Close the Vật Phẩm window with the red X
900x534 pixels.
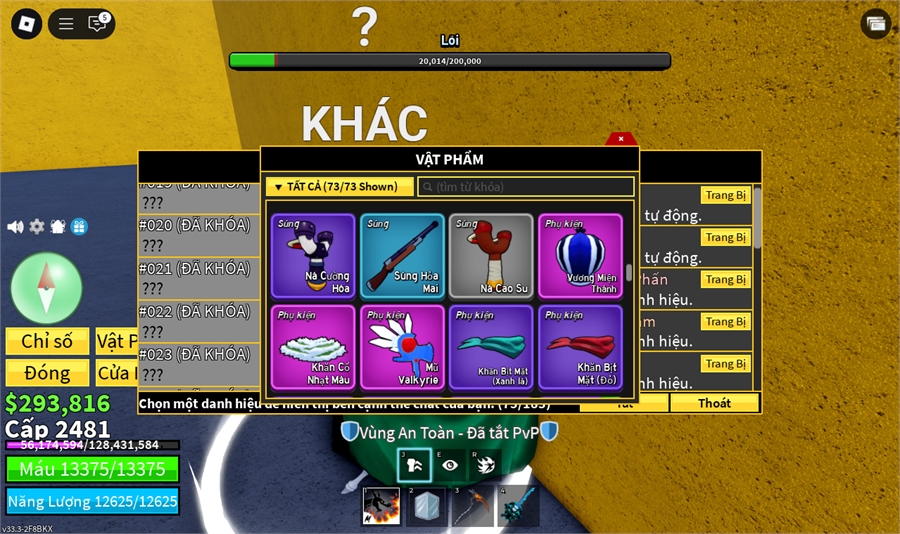click(x=621, y=139)
